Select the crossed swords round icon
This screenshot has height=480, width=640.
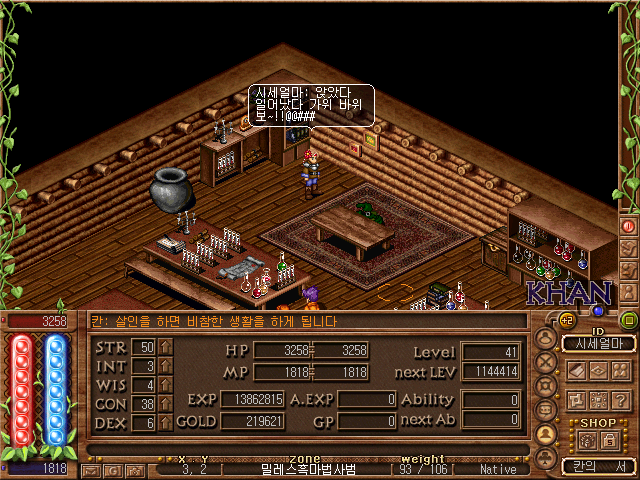click(546, 362)
